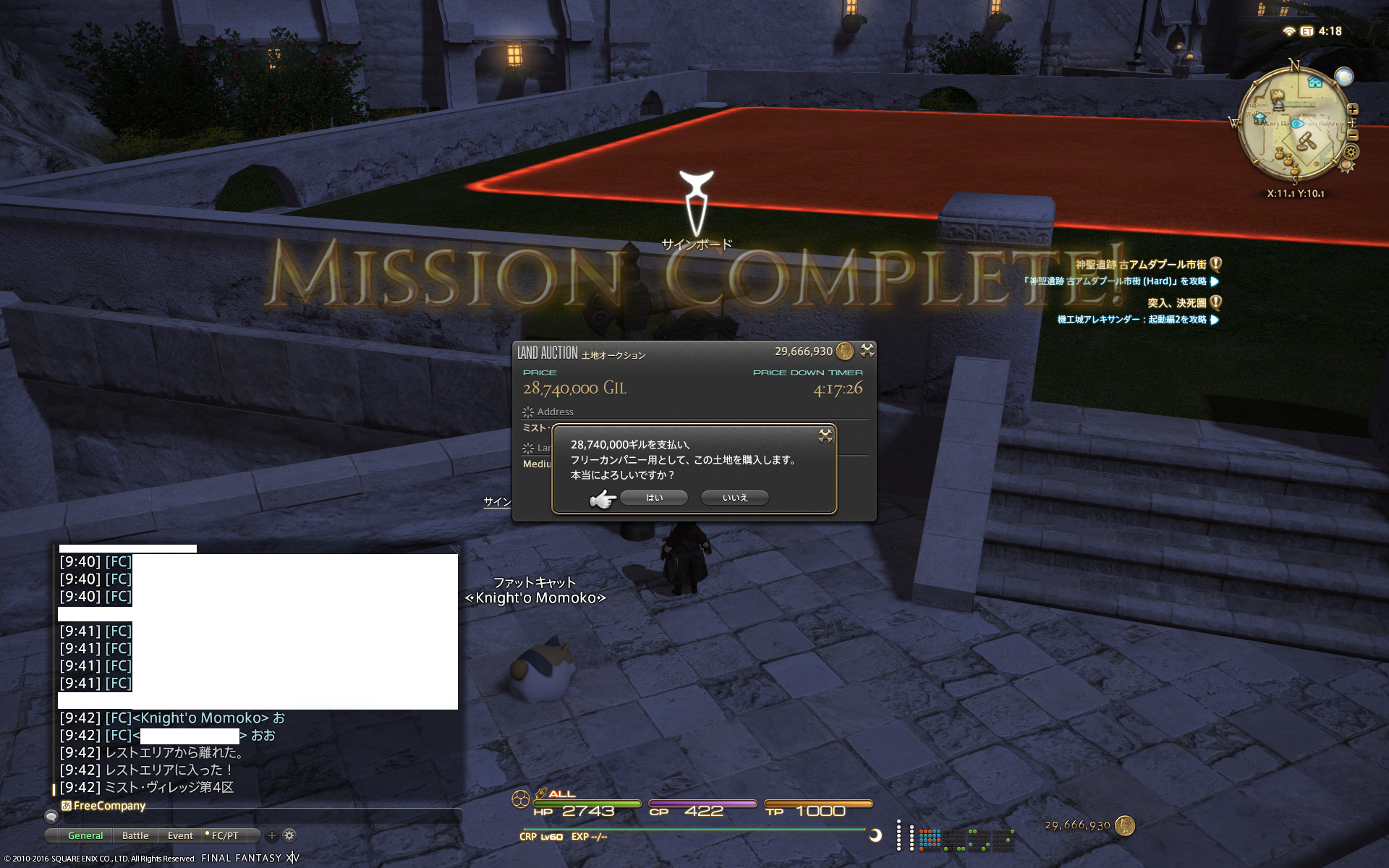The height and width of the screenshot is (868, 1389).
Task: Click the blue house marker on minimap
Action: coord(1314,82)
